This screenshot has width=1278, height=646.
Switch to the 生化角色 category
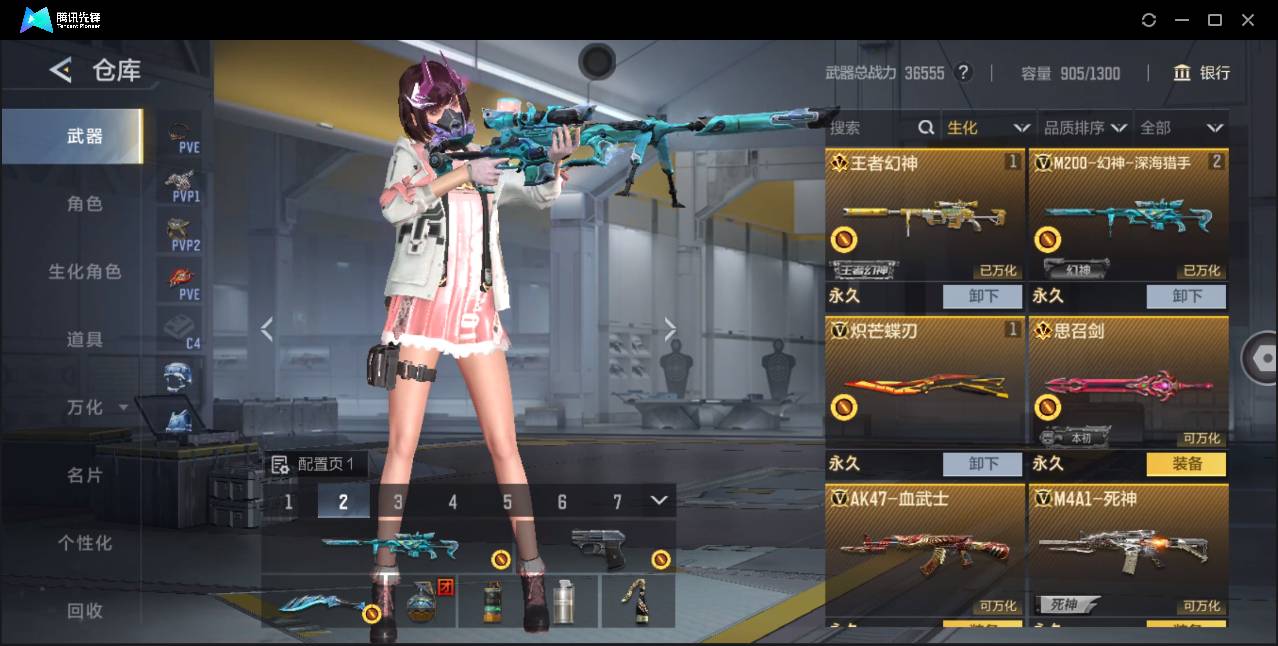click(85, 272)
